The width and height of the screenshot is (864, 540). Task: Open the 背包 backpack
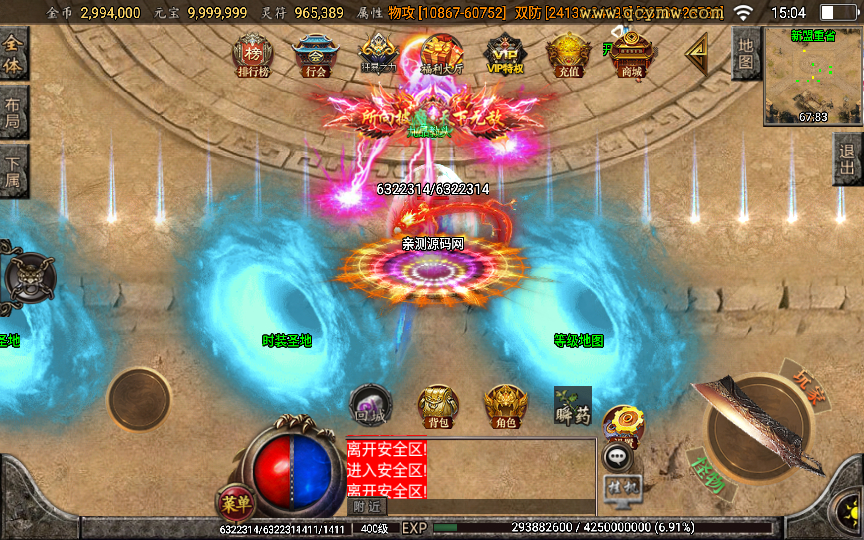click(x=437, y=407)
